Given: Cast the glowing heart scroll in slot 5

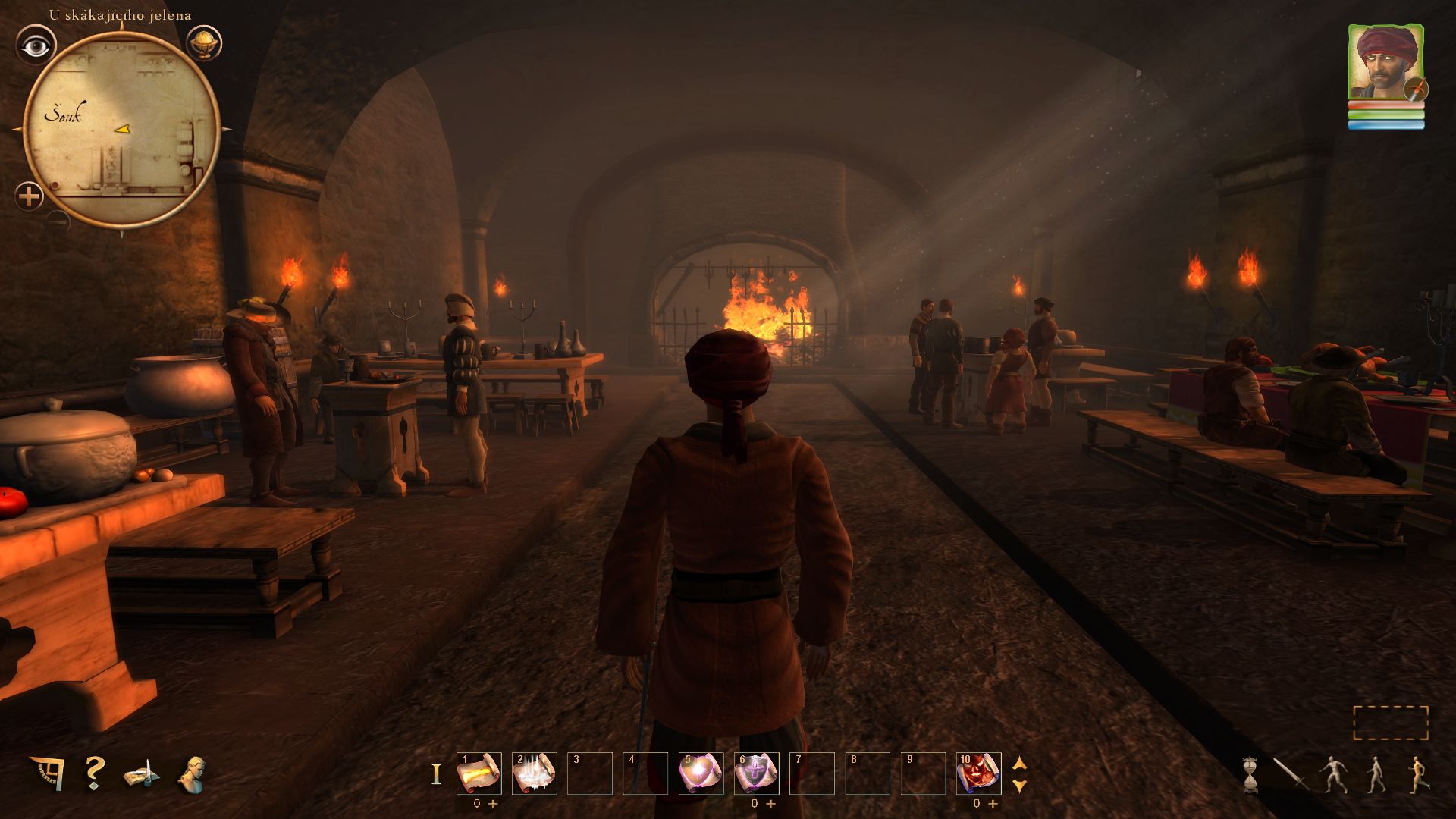Looking at the screenshot, I should coord(701,773).
